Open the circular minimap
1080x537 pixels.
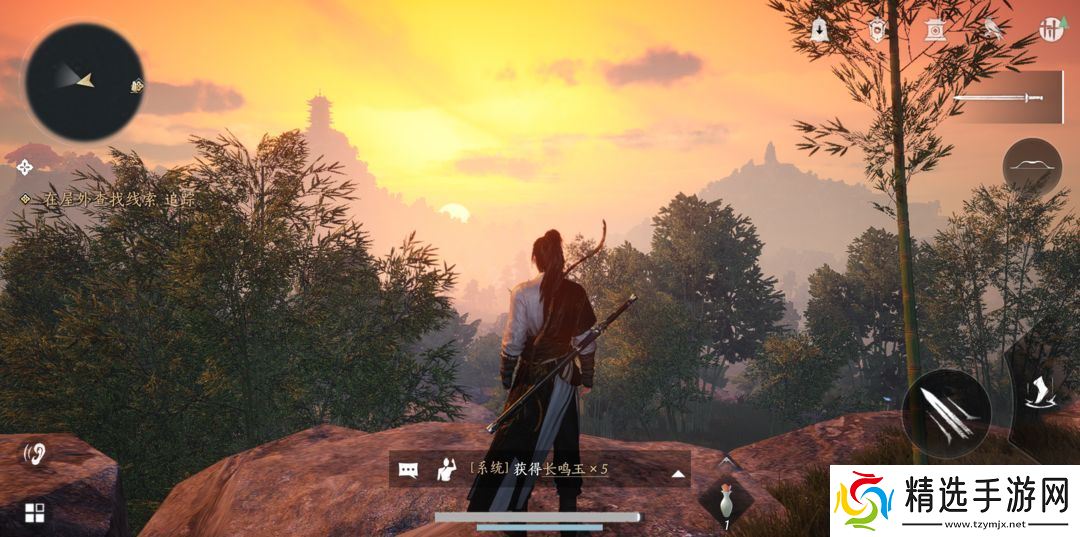click(84, 80)
